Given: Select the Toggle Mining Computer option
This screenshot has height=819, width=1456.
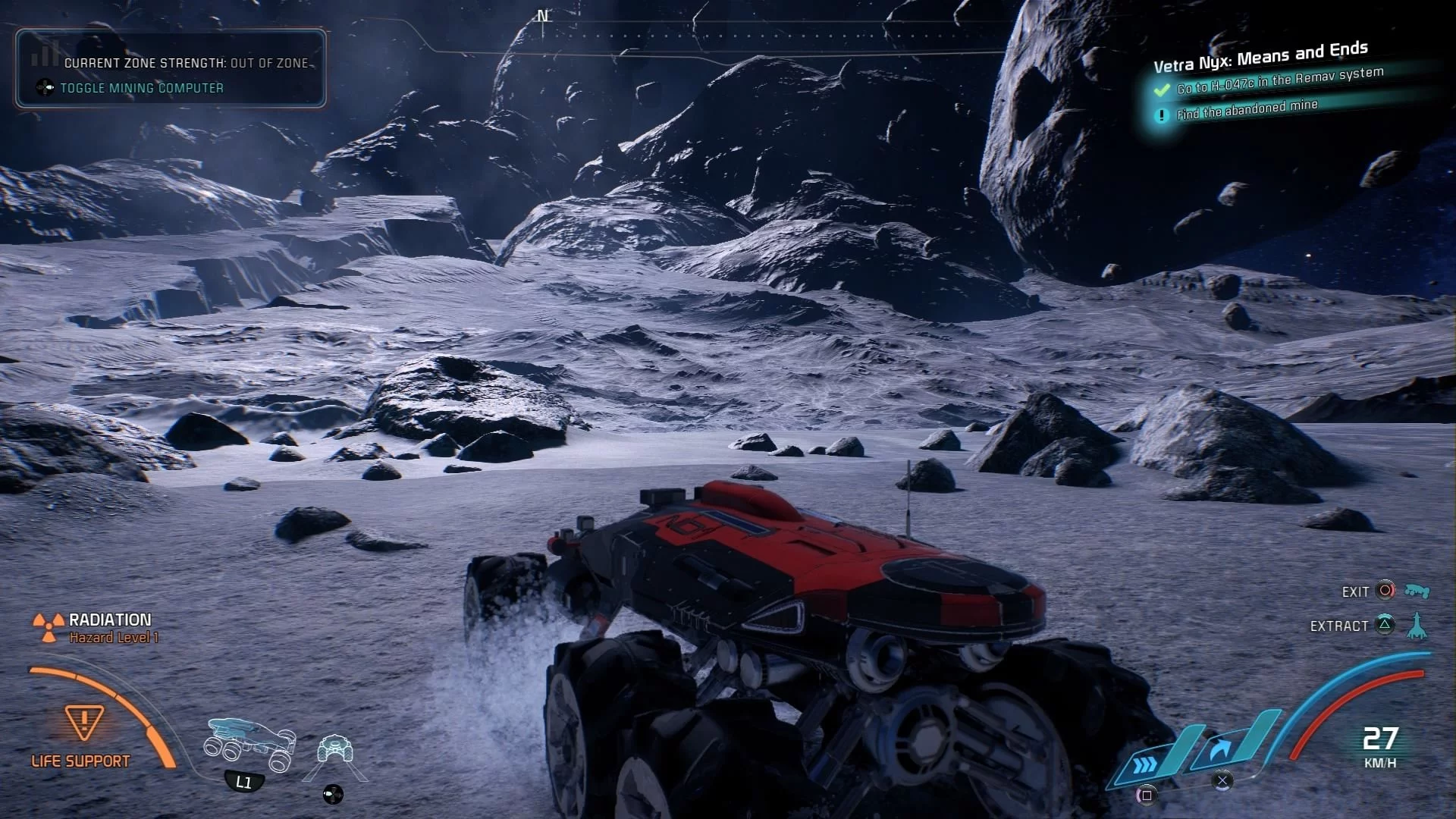Looking at the screenshot, I should 141,88.
